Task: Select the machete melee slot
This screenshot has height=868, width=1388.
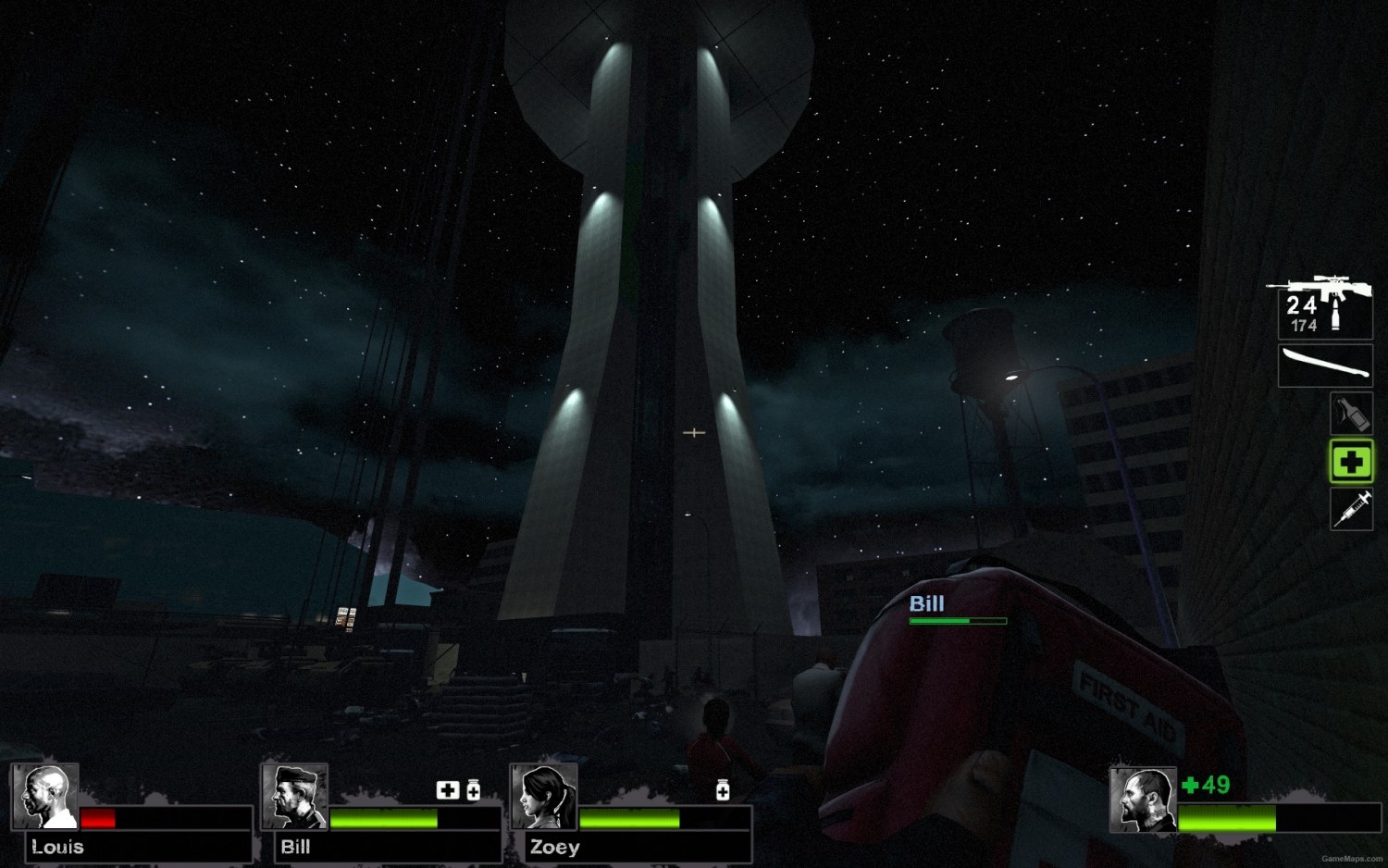Action: coord(1323,365)
